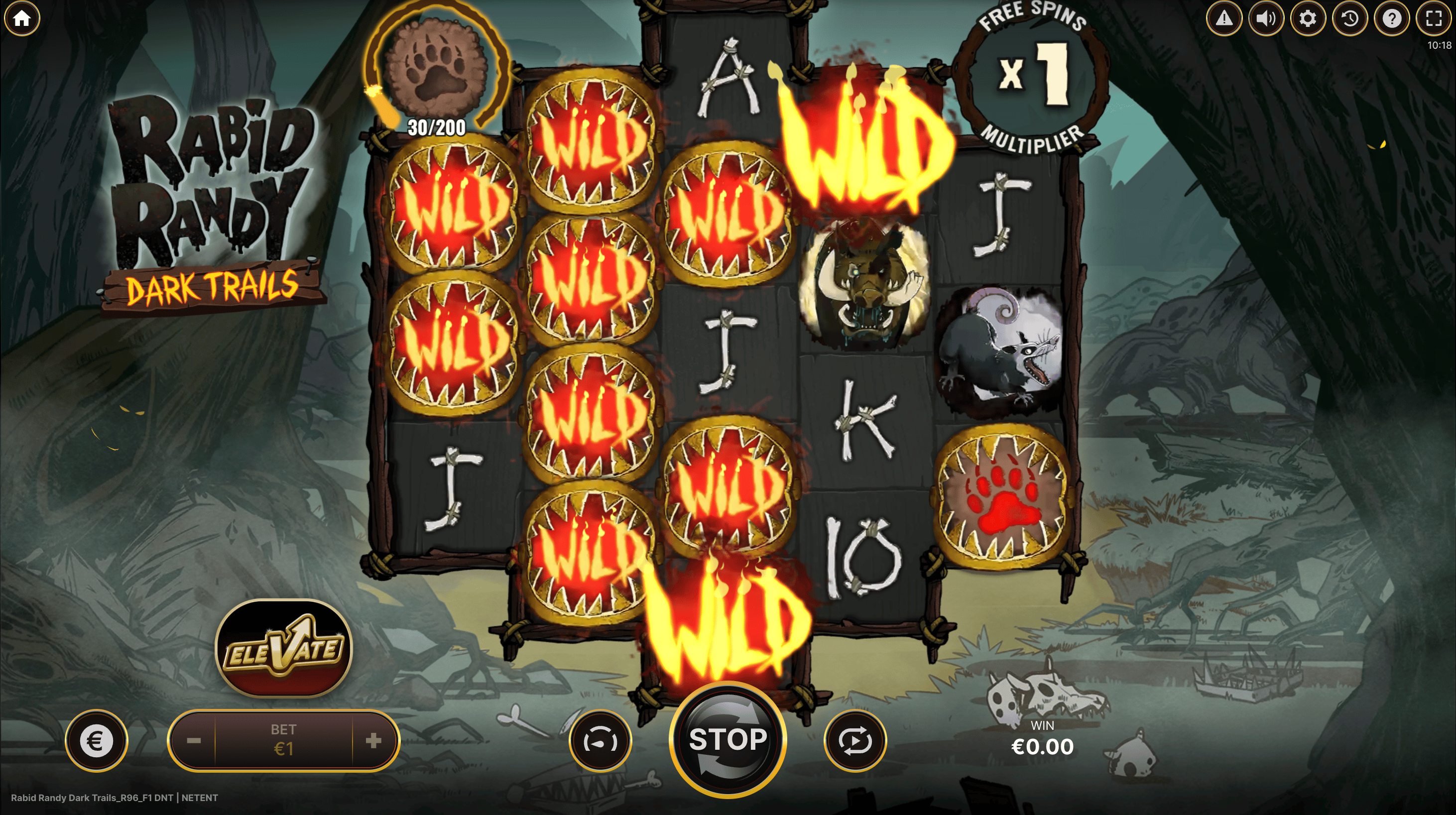View game history via clock icon
Viewport: 1456px width, 815px height.
pyautogui.click(x=1350, y=18)
